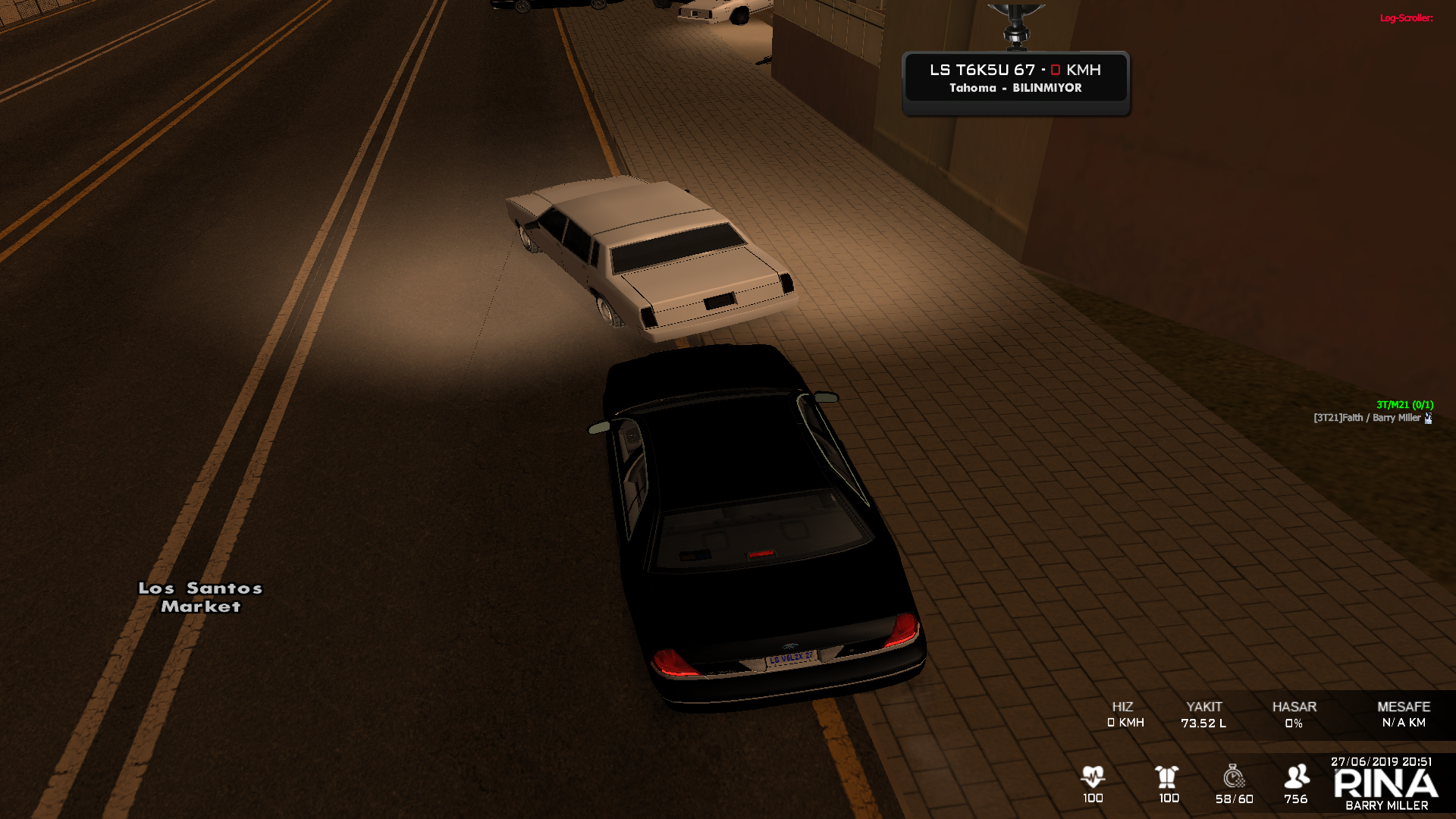Click the stopwatch icon
The width and height of the screenshot is (1456, 819).
point(1234,777)
